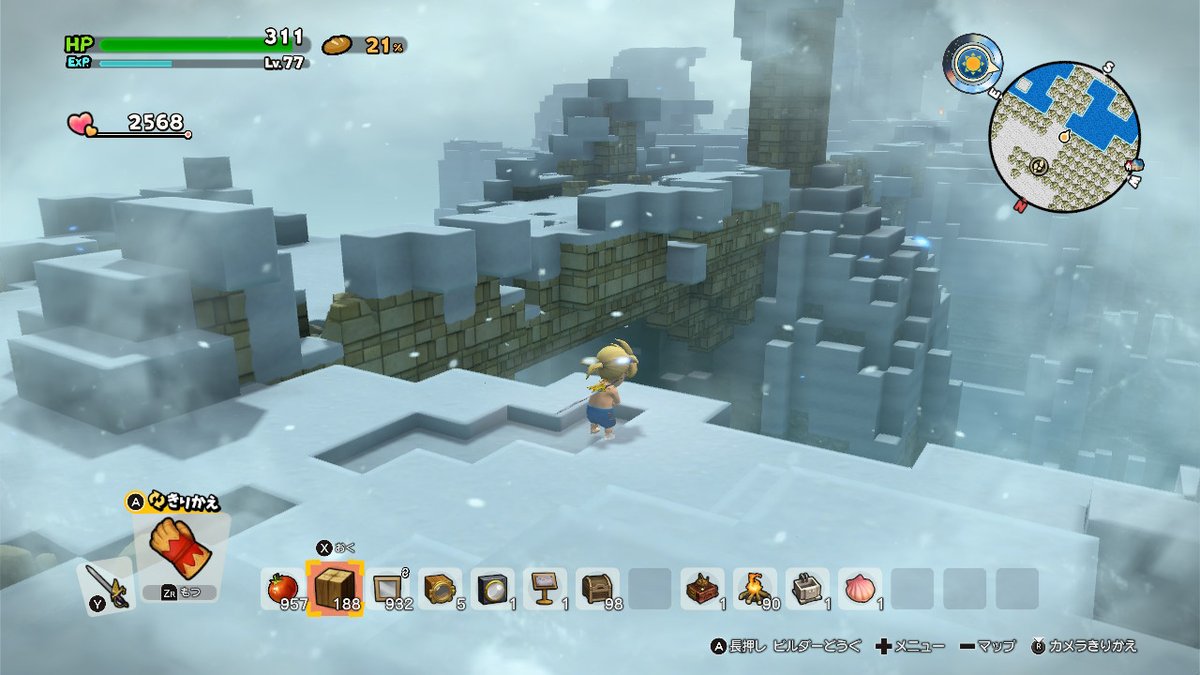Choose the wooden signboard slot
1200x675 pixels.
point(543,588)
